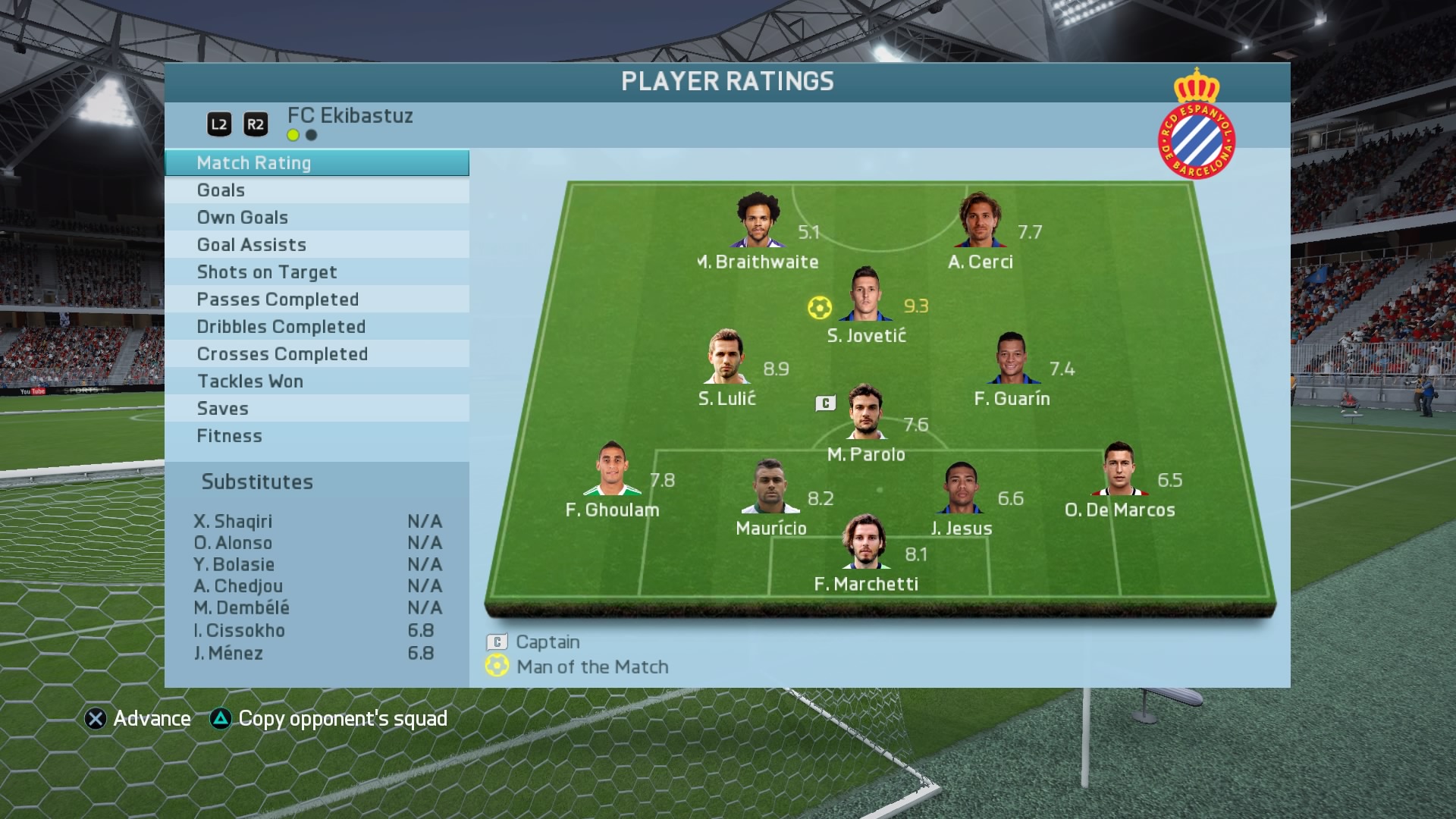Select the Match Rating category
Screen dimensions: 1456x819
(x=316, y=163)
